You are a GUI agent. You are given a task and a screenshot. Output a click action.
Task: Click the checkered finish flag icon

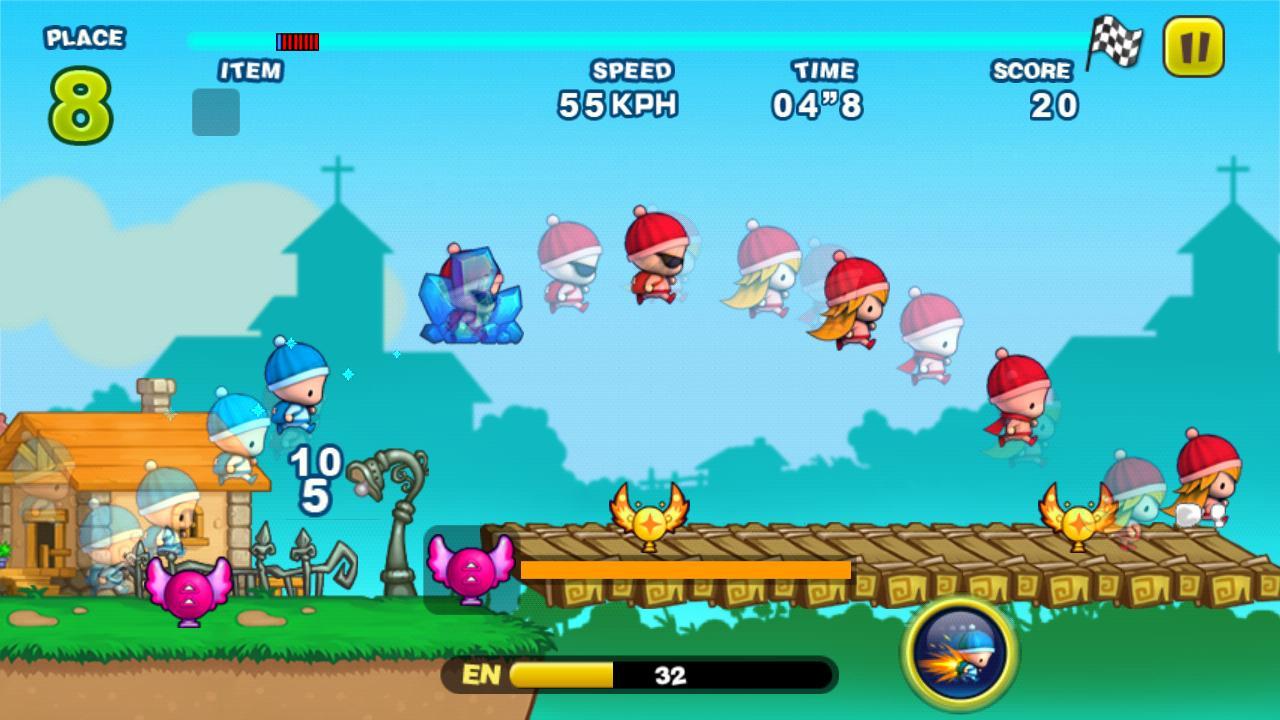coord(1117,43)
